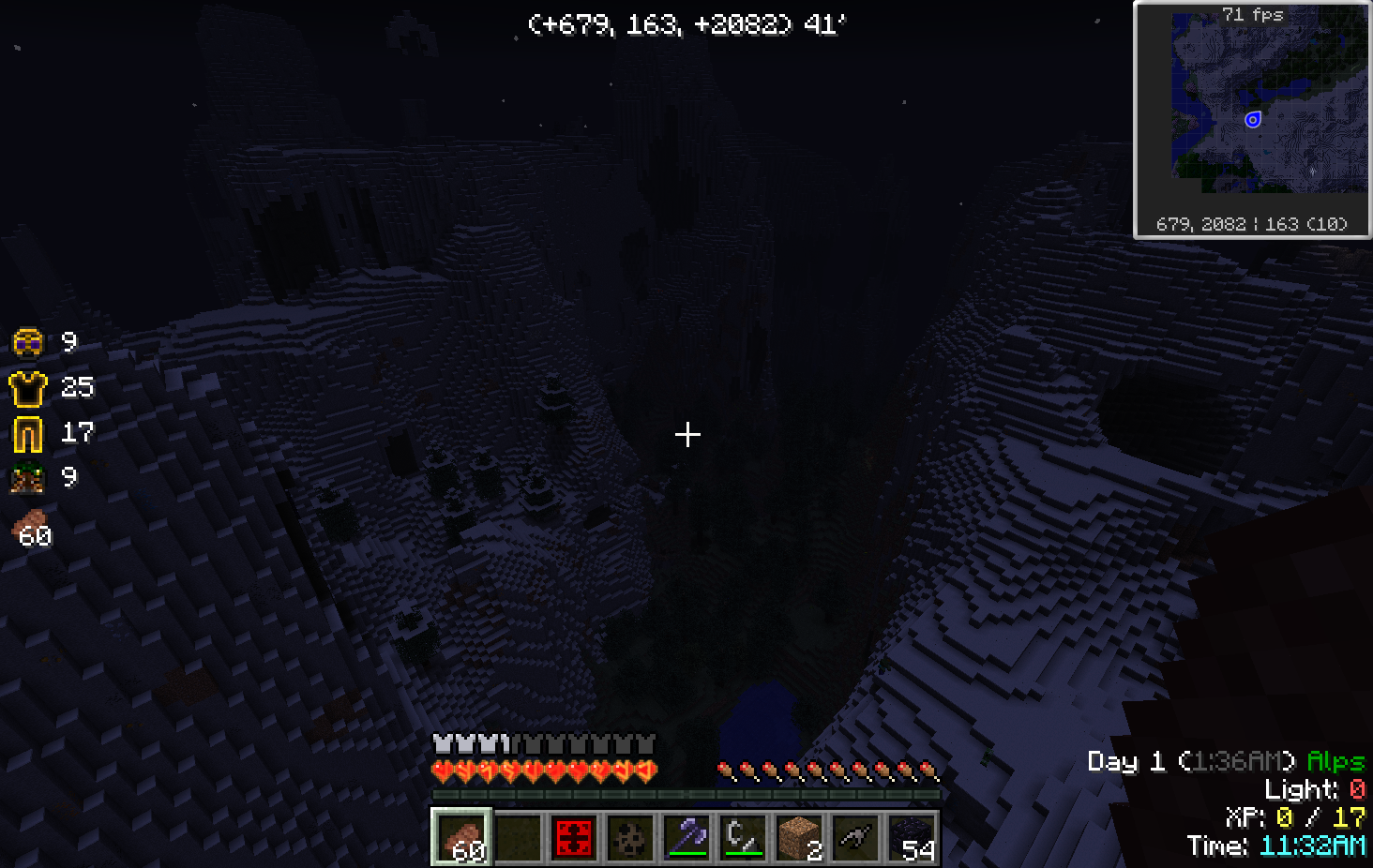Click the gold leggings armor status icon

point(28,433)
